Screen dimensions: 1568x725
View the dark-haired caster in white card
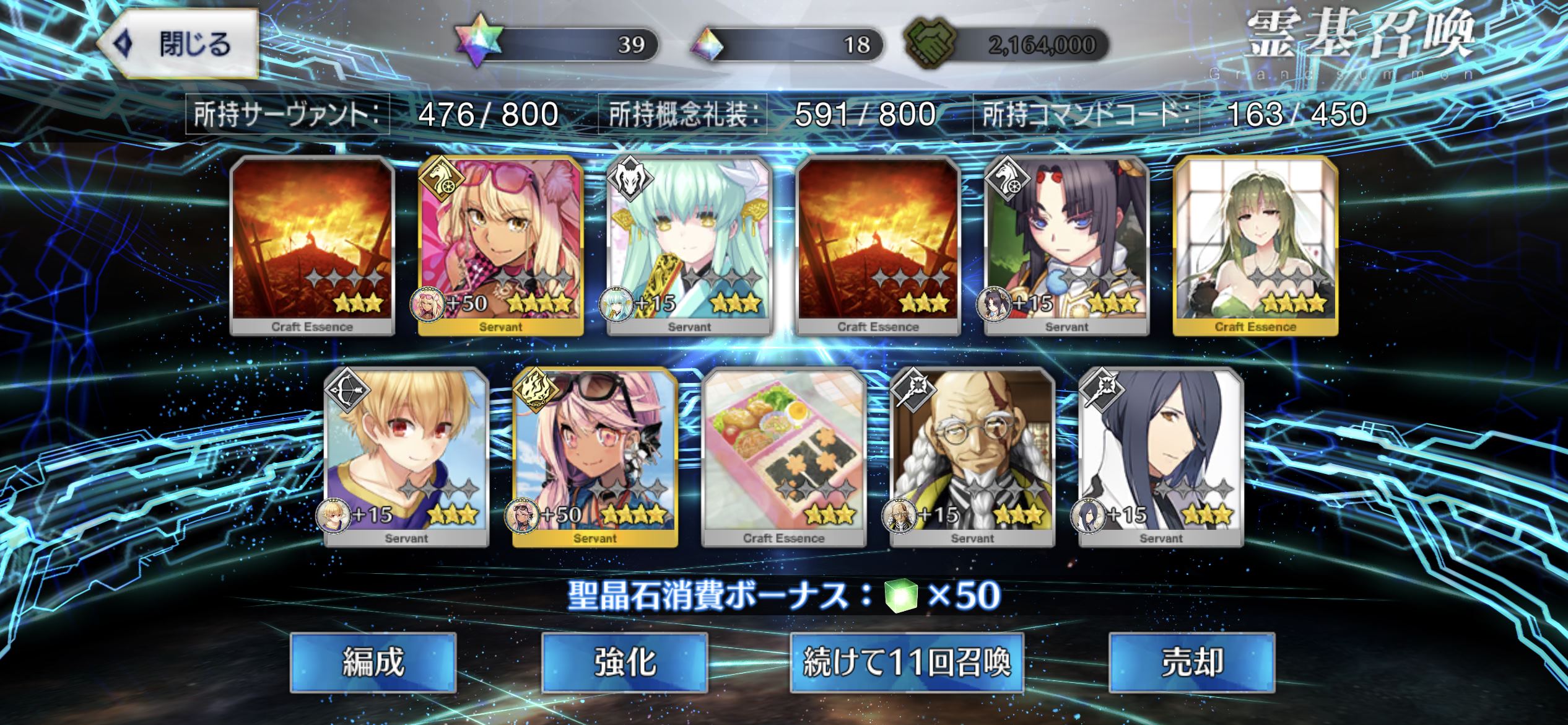coord(1161,457)
